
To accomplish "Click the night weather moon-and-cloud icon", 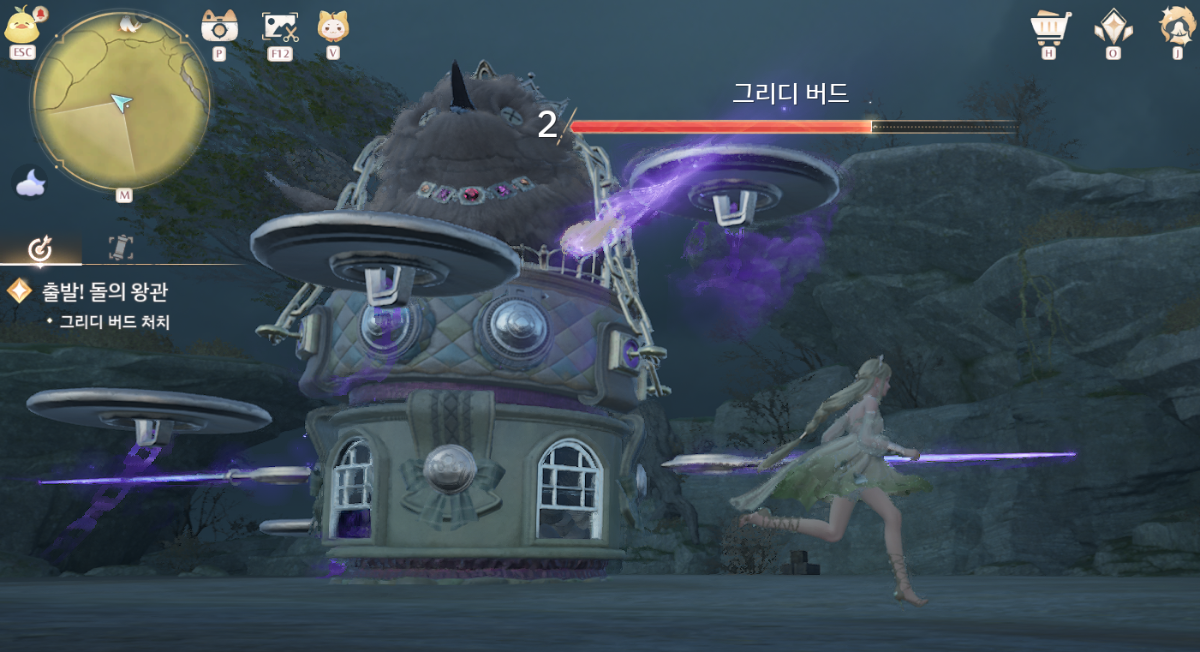I will (x=31, y=182).
